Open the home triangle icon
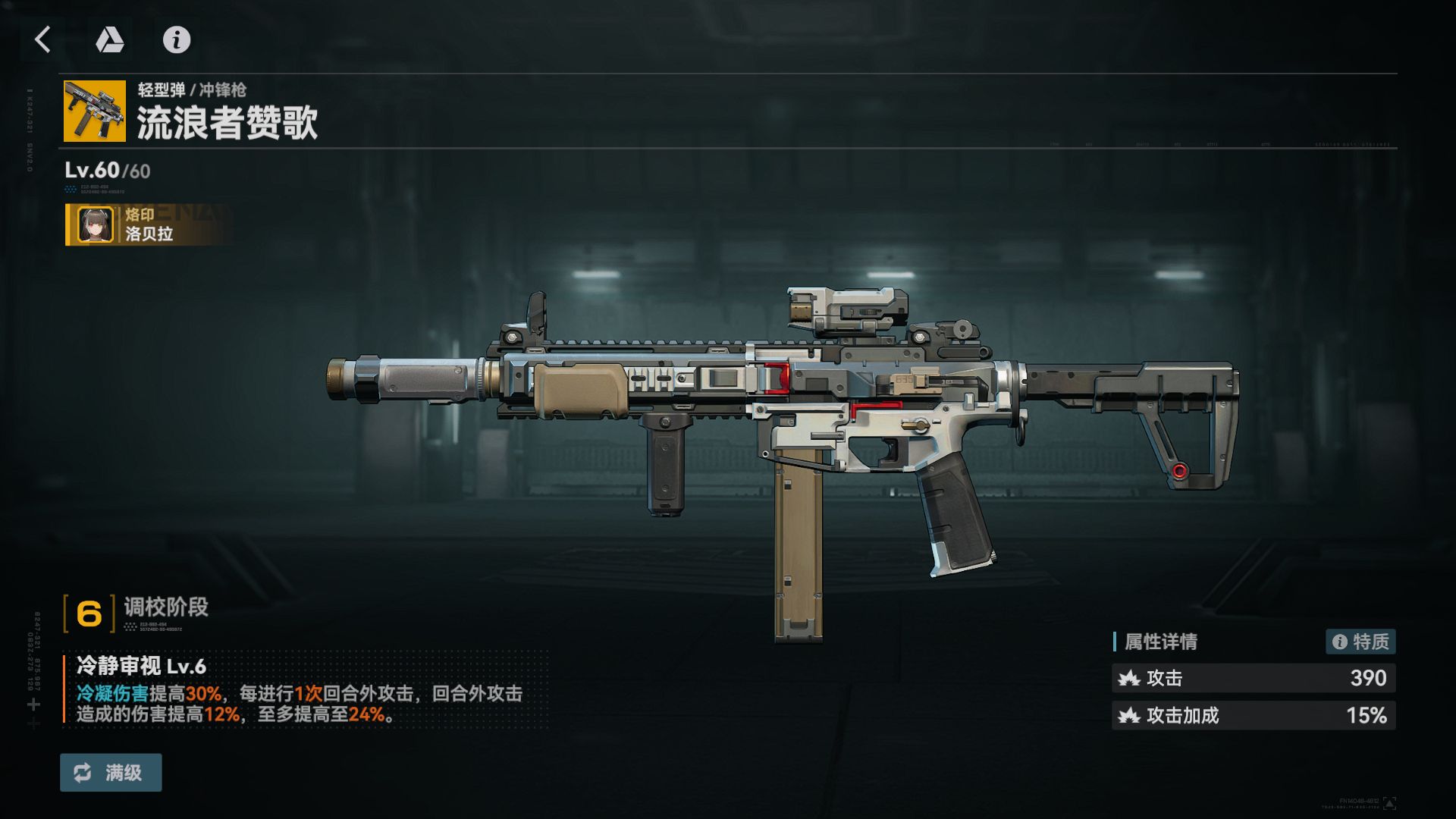This screenshot has height=819, width=1456. [110, 39]
